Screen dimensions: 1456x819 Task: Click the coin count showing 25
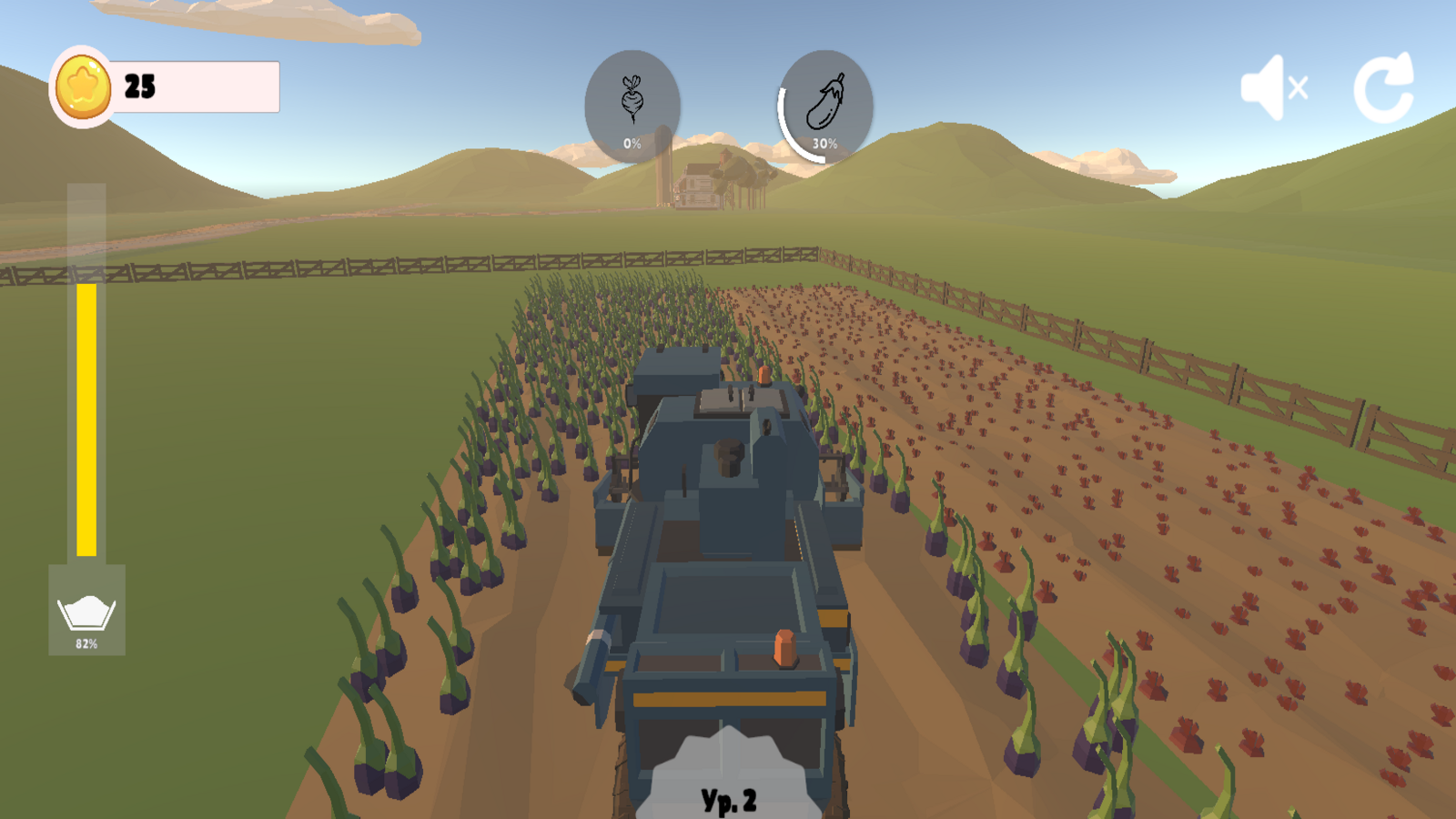(x=139, y=87)
